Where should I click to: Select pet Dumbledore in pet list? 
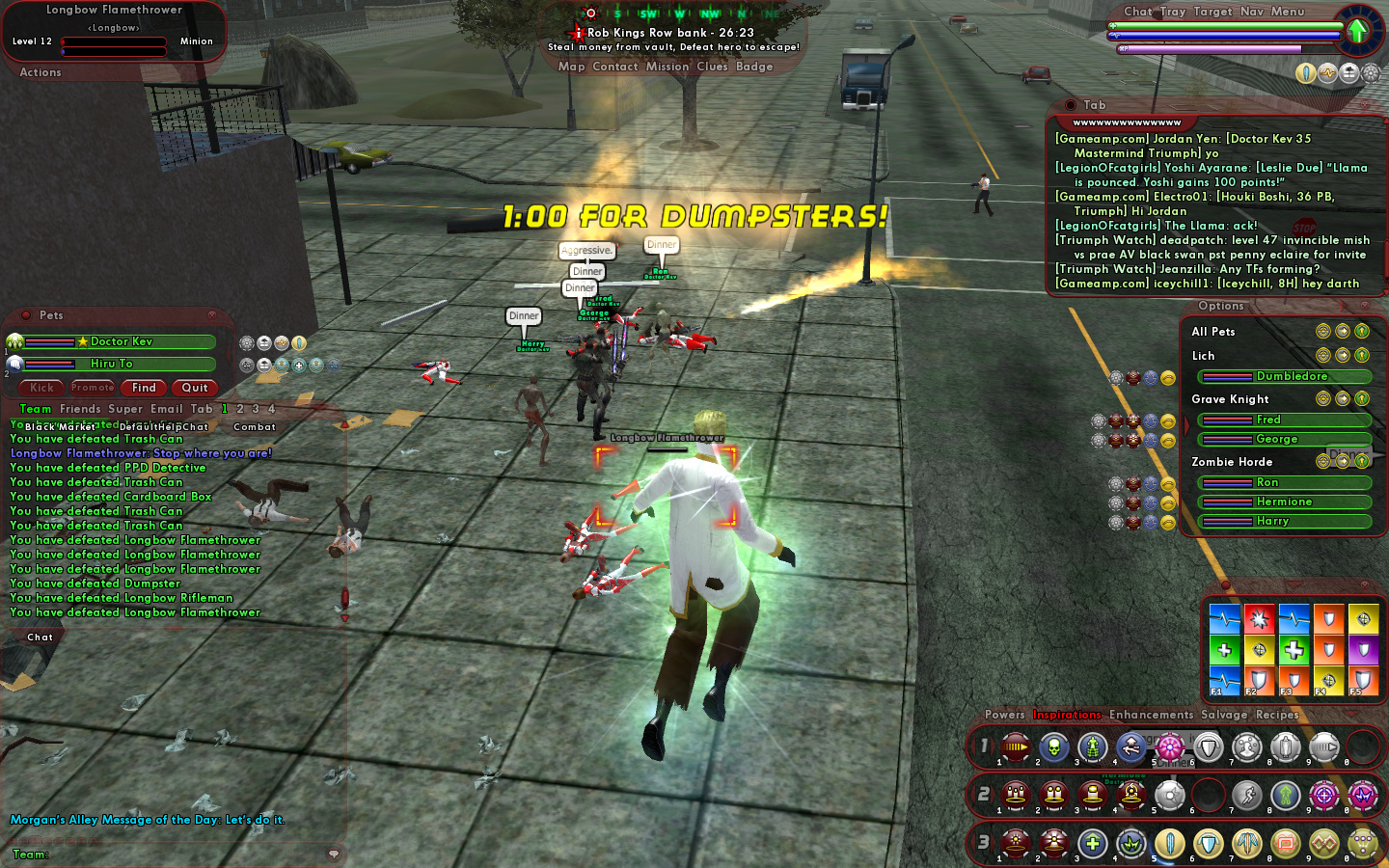click(x=1291, y=376)
